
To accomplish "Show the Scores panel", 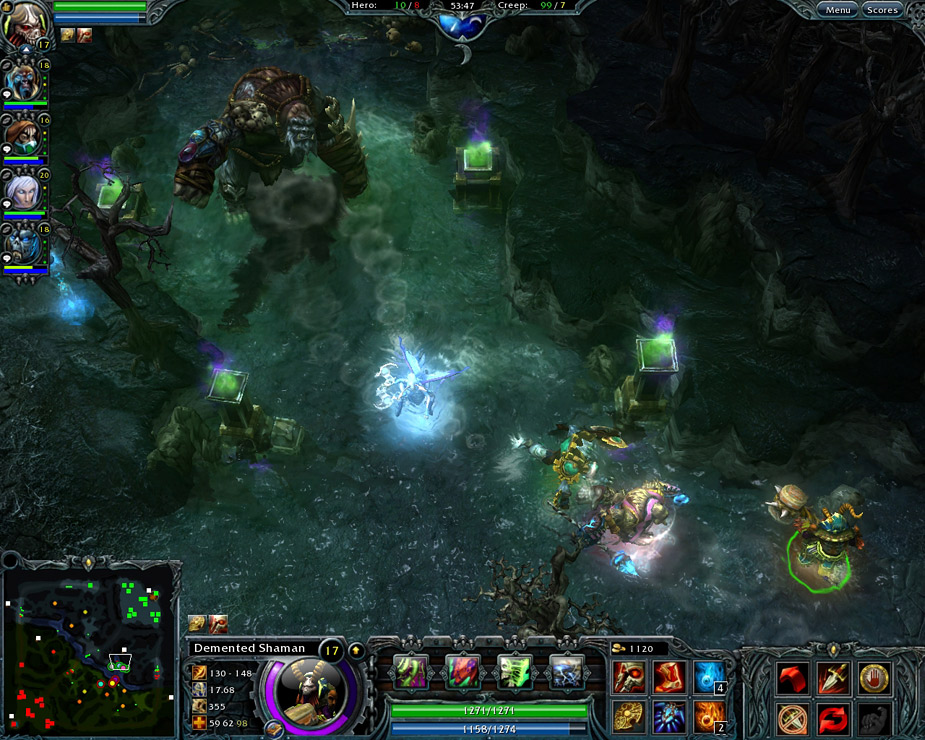I will [x=882, y=10].
